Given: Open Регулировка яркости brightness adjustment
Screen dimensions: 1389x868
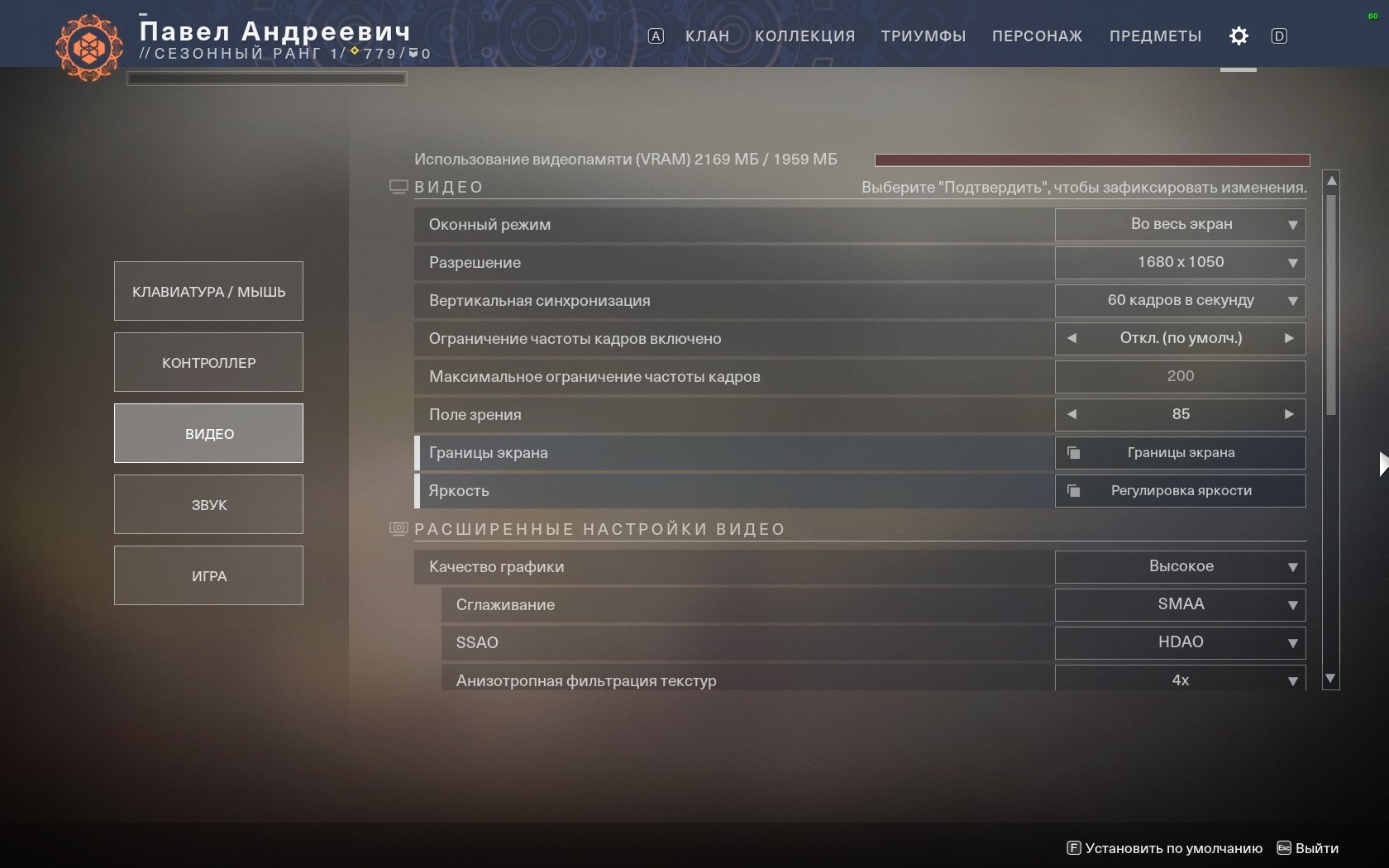Looking at the screenshot, I should click(x=1180, y=491).
